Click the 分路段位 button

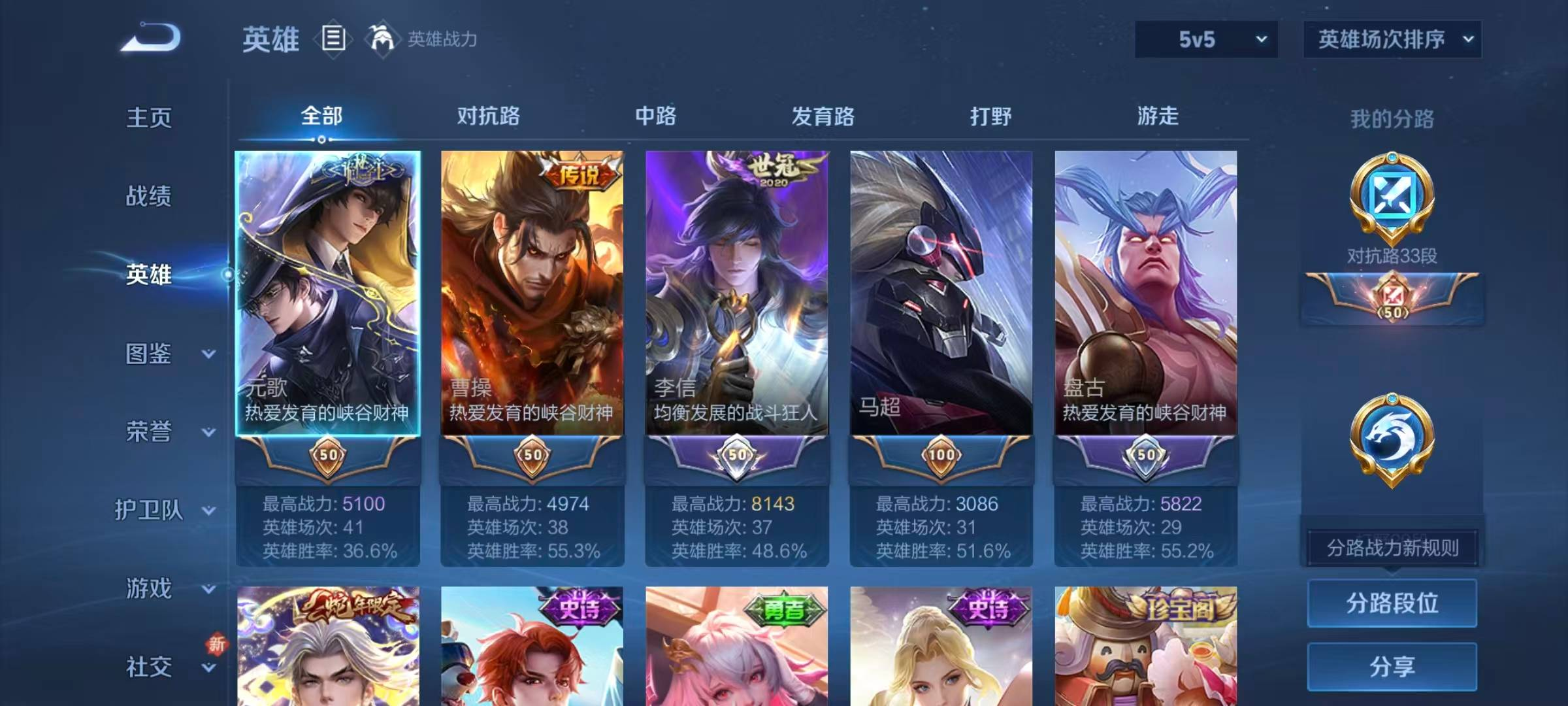pyautogui.click(x=1392, y=603)
